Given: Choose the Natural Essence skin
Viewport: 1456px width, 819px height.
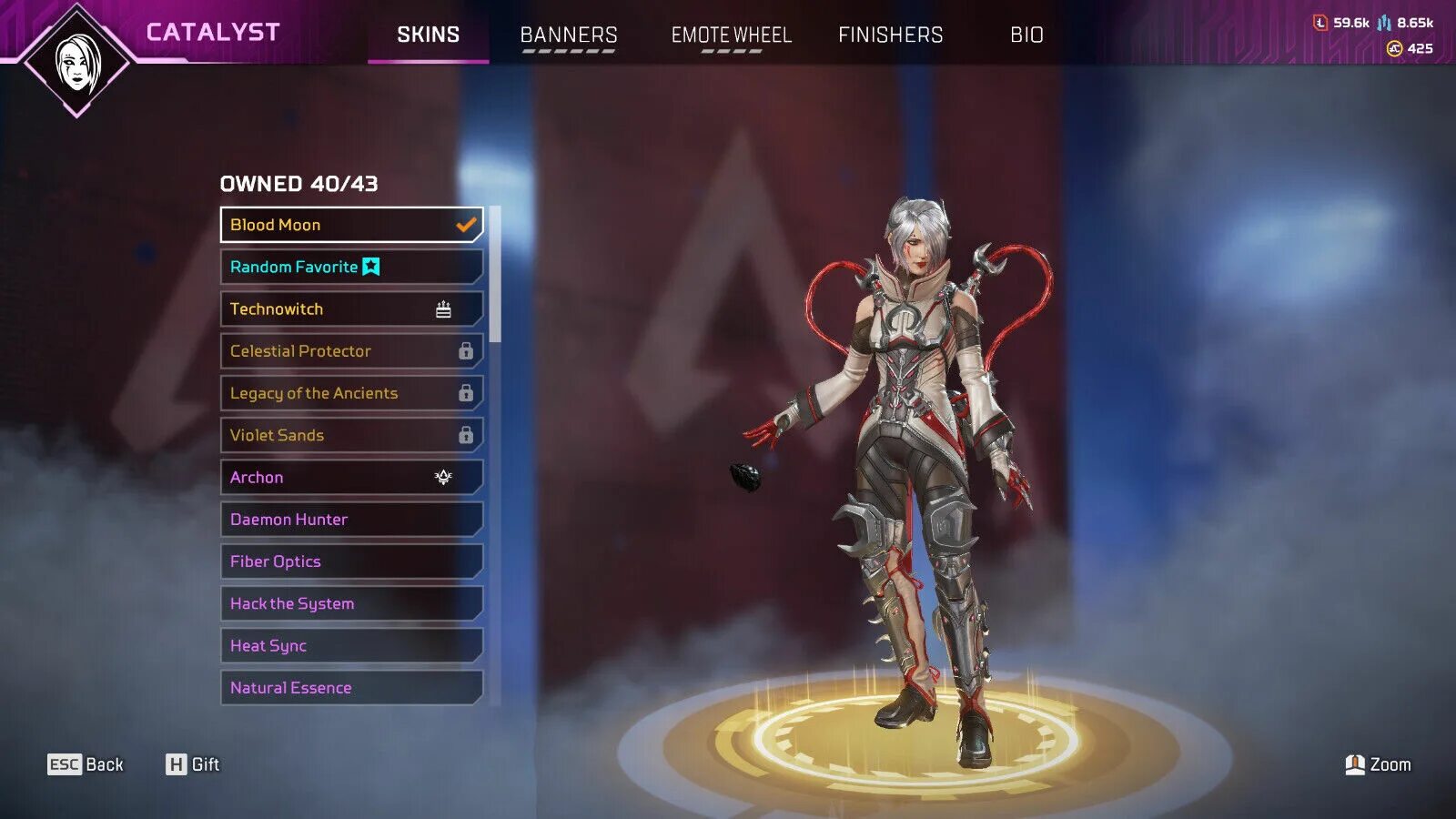Looking at the screenshot, I should tap(351, 688).
